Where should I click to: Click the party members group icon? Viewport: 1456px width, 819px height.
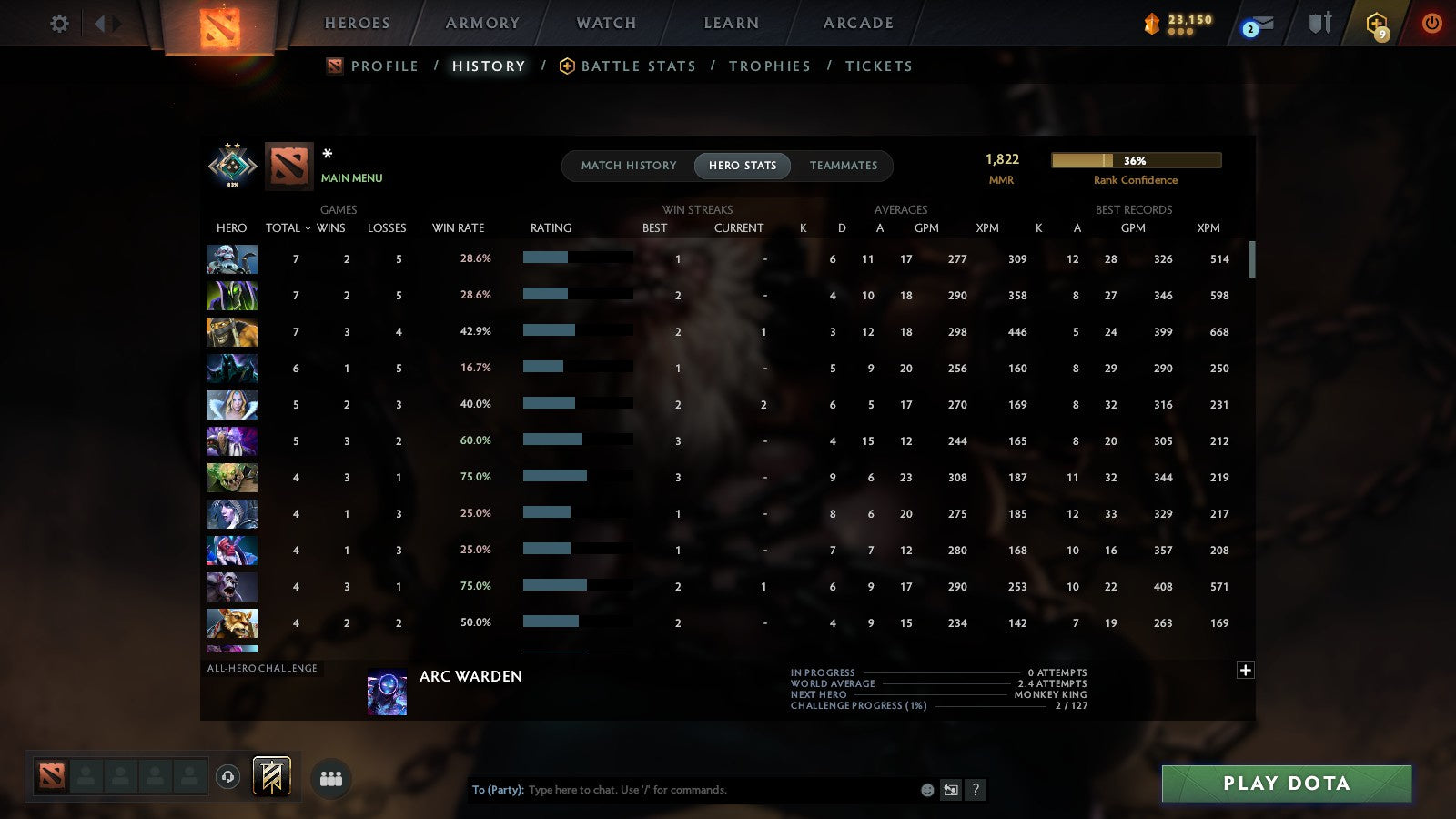click(x=331, y=777)
